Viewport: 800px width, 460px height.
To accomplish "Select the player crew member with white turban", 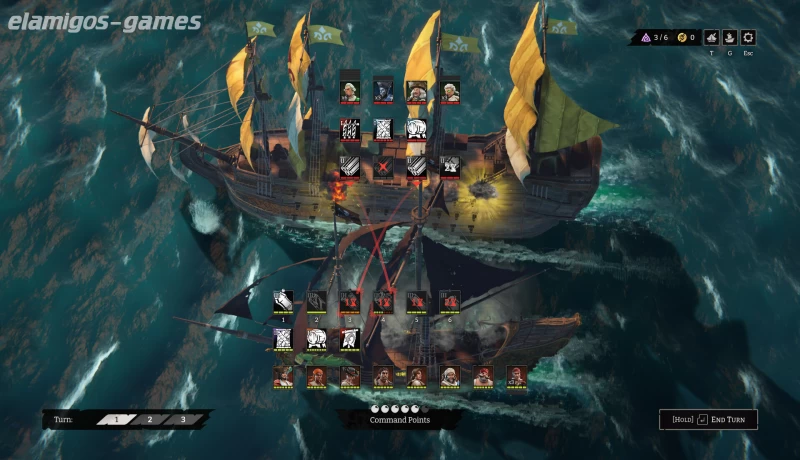I will pos(450,376).
